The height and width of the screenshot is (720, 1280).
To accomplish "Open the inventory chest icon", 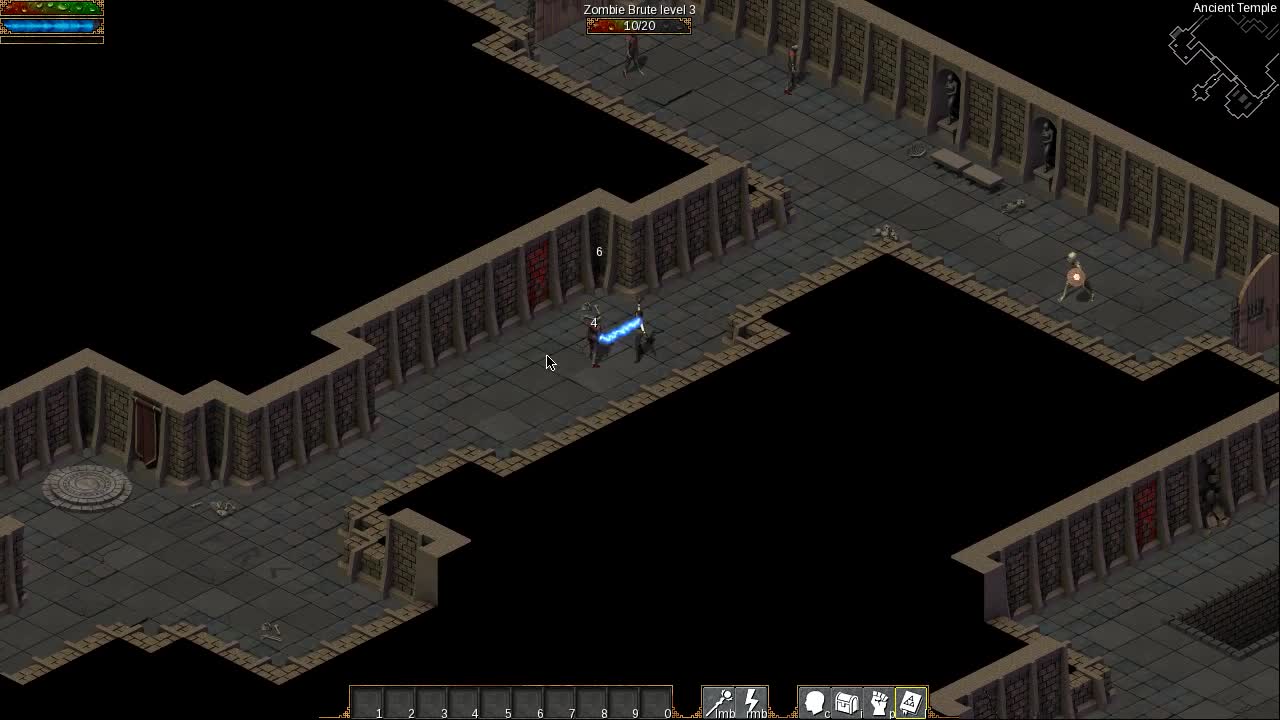I will click(847, 700).
